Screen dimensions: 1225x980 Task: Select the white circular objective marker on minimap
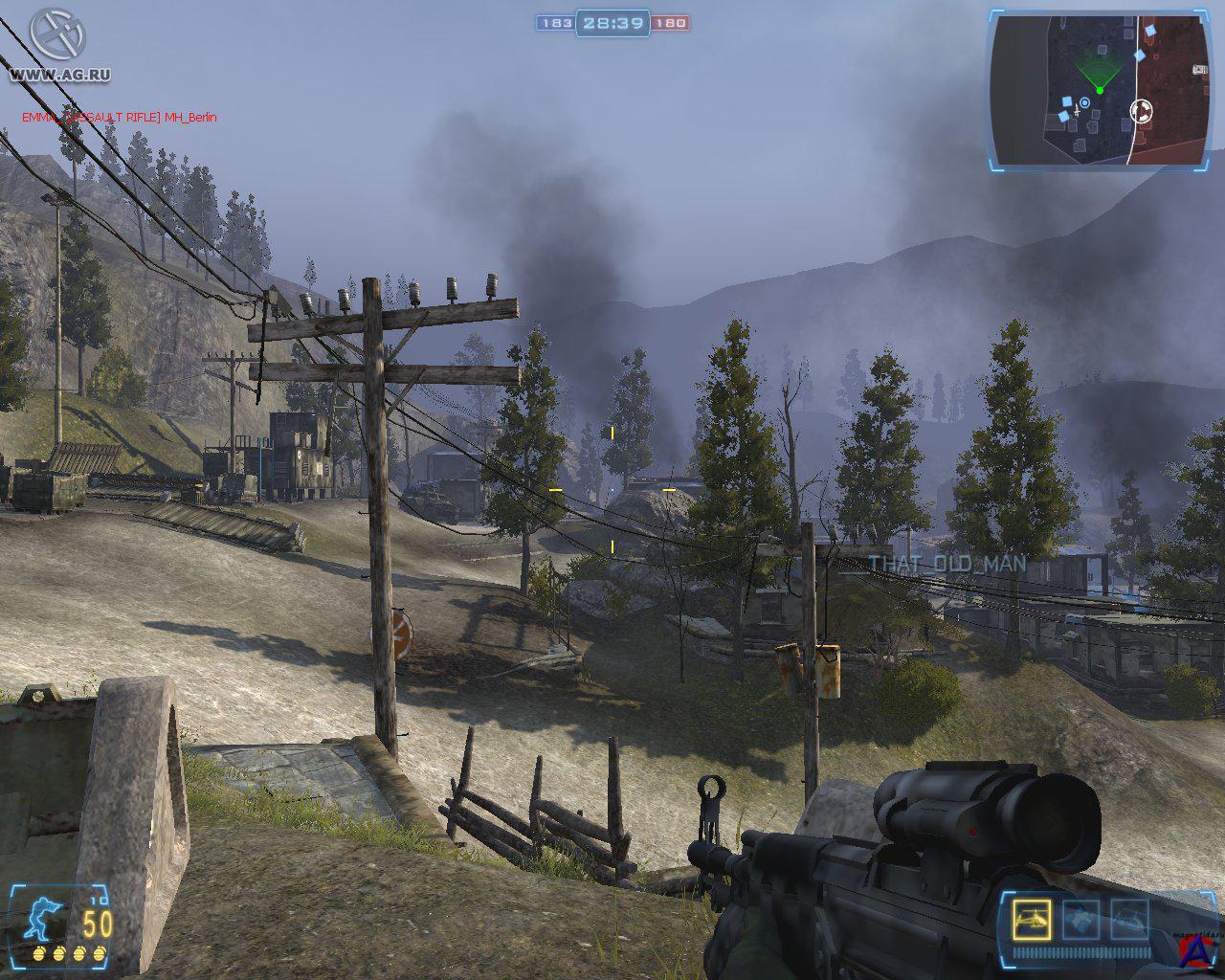[x=1141, y=112]
